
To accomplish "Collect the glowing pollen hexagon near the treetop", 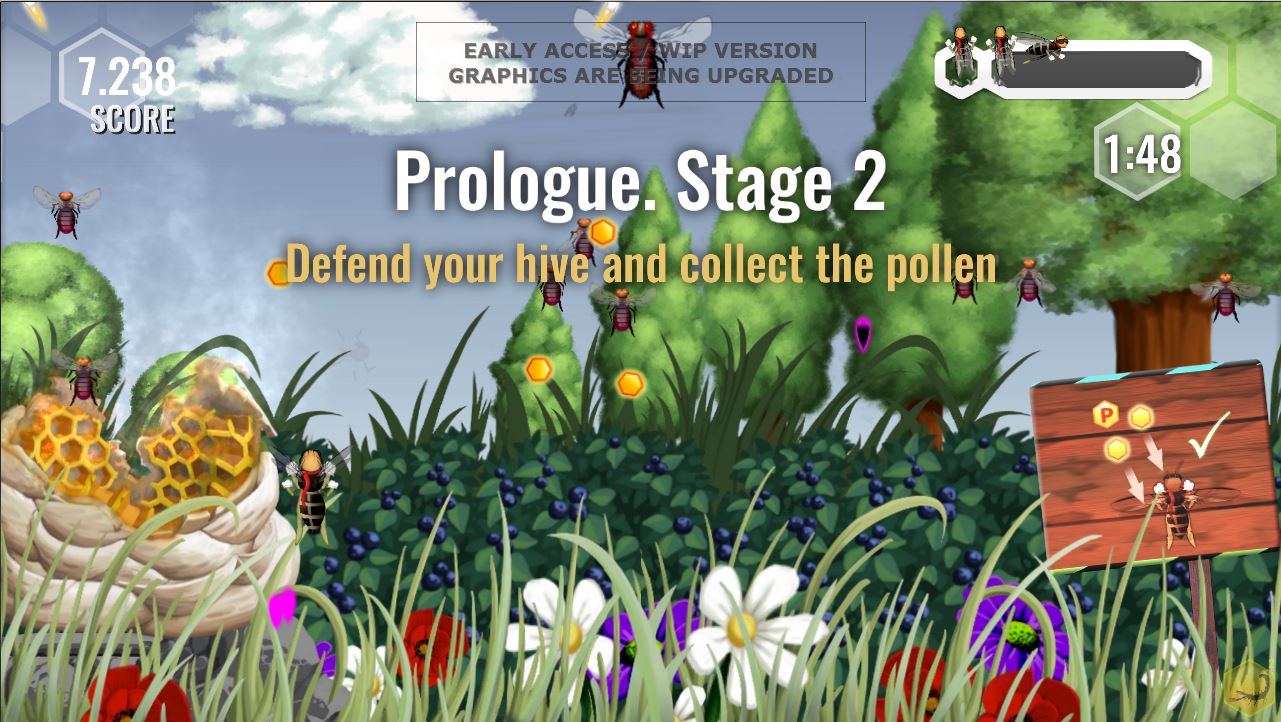I will pos(601,233).
